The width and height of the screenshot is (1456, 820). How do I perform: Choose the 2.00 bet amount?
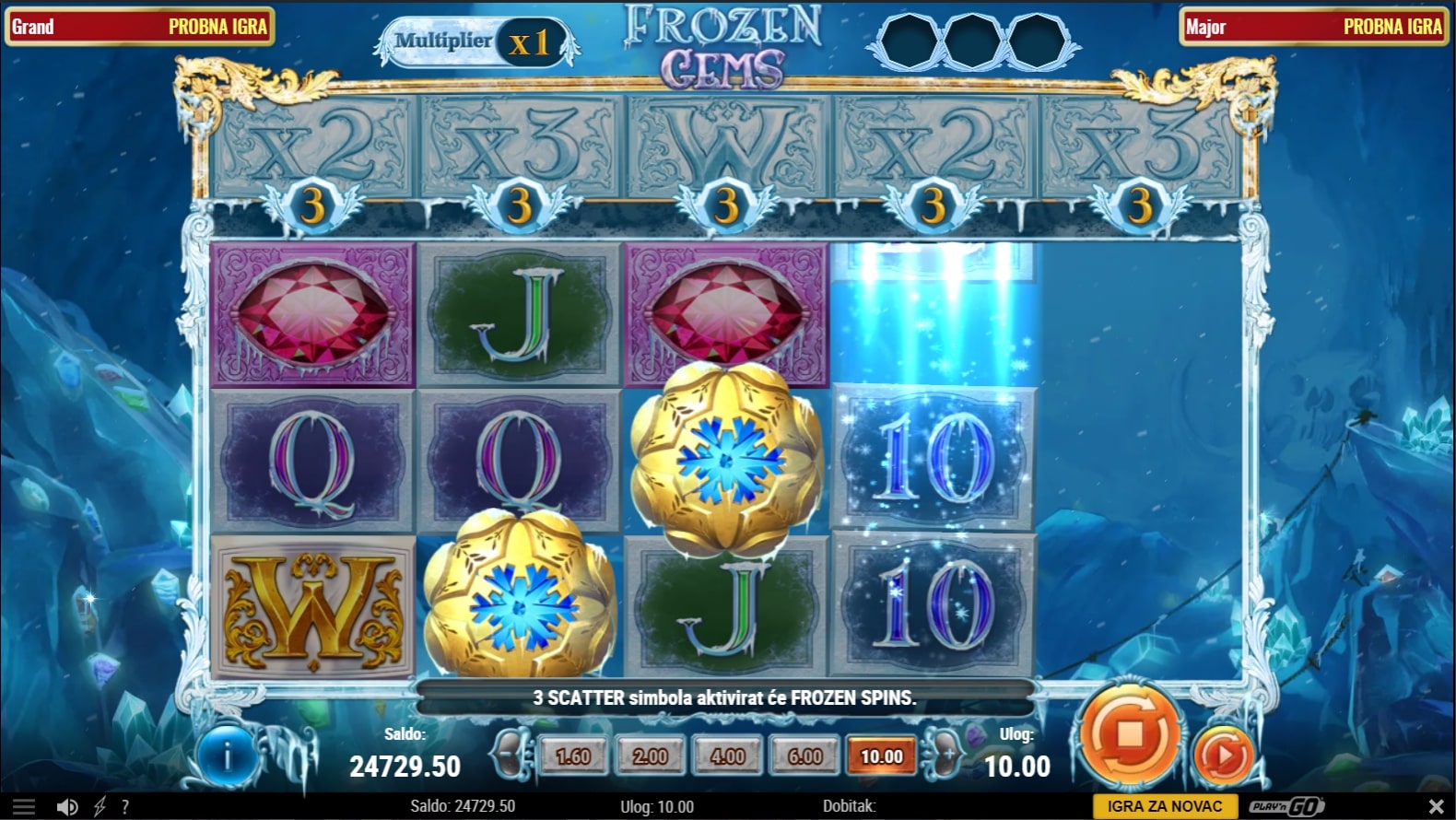(x=651, y=756)
